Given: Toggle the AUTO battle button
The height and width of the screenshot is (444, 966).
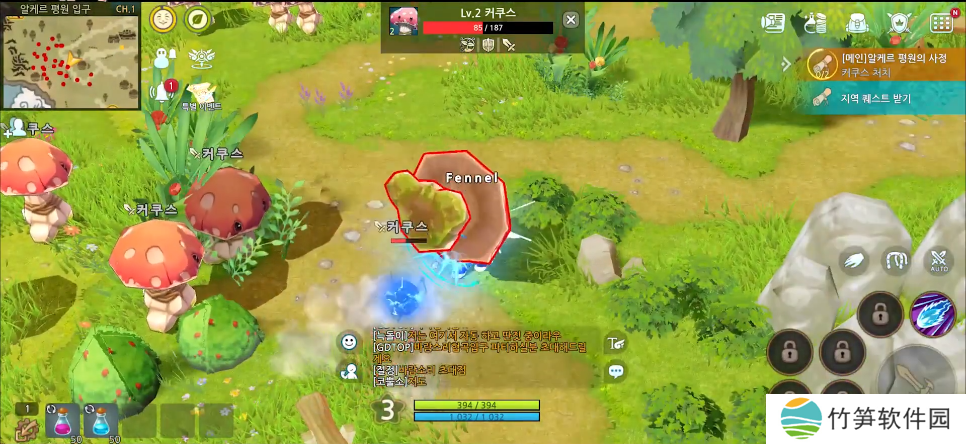Looking at the screenshot, I should coord(939,262).
